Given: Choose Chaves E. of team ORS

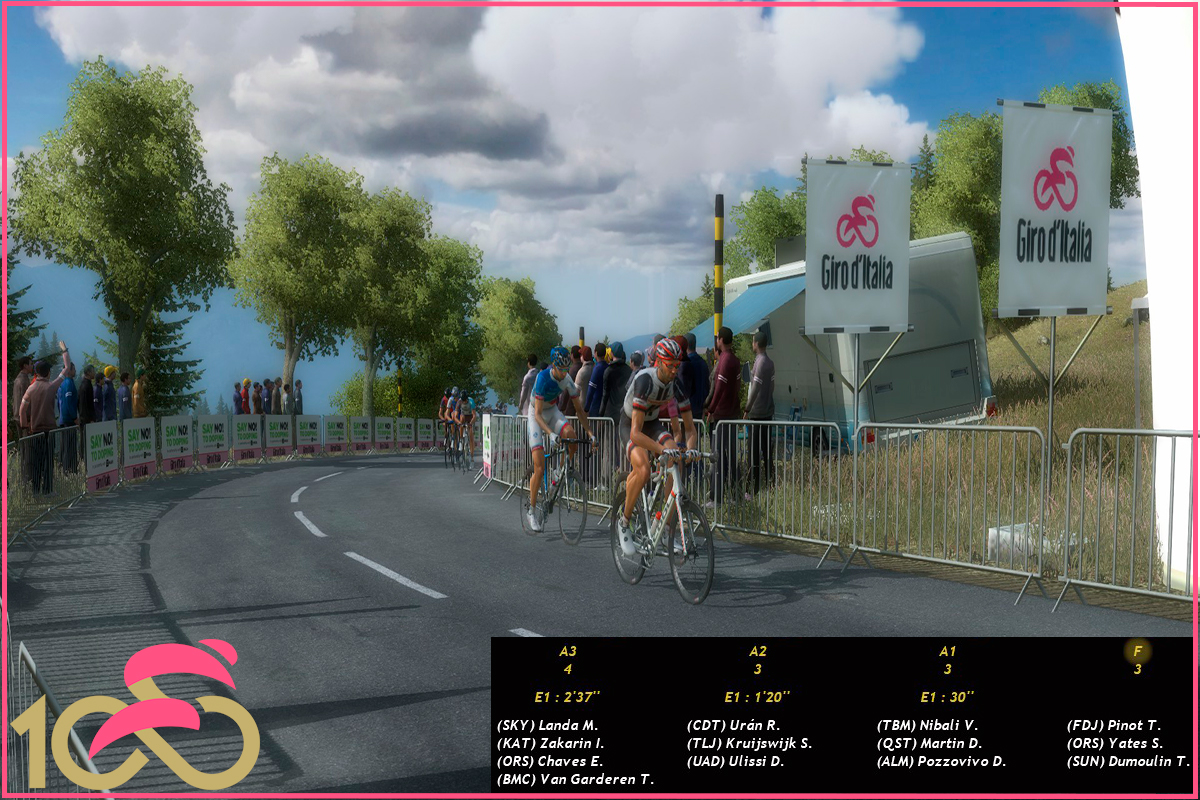Looking at the screenshot, I should [x=549, y=761].
